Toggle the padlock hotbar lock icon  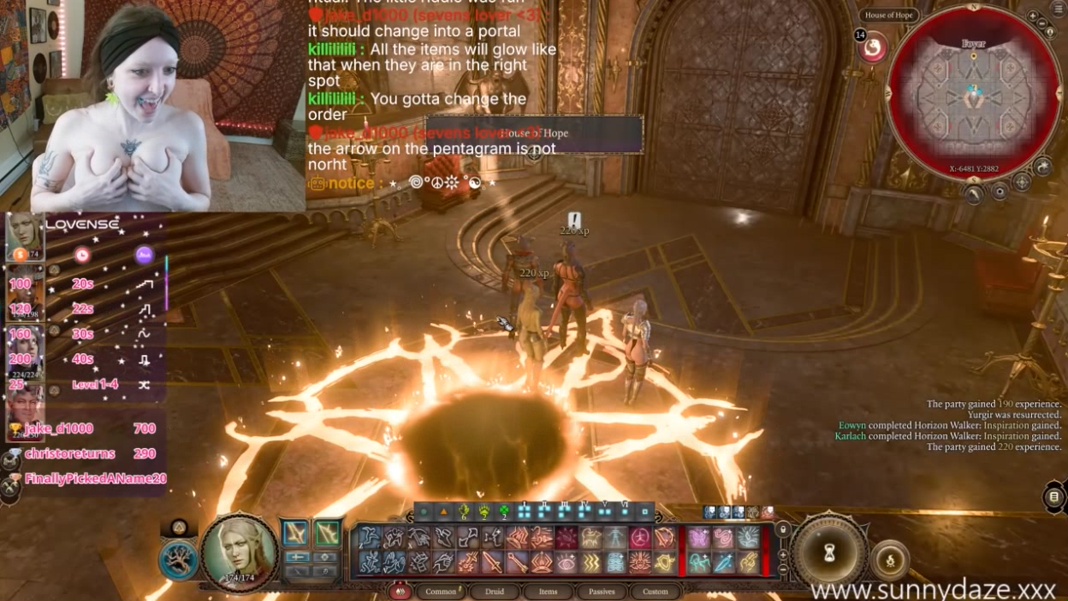(783, 529)
